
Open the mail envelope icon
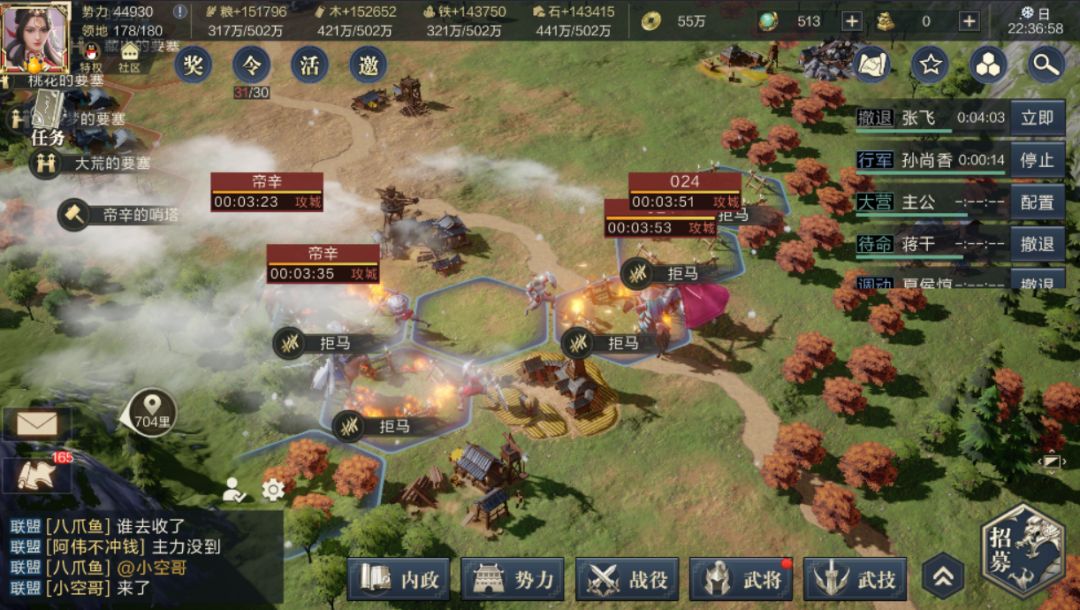[37, 424]
